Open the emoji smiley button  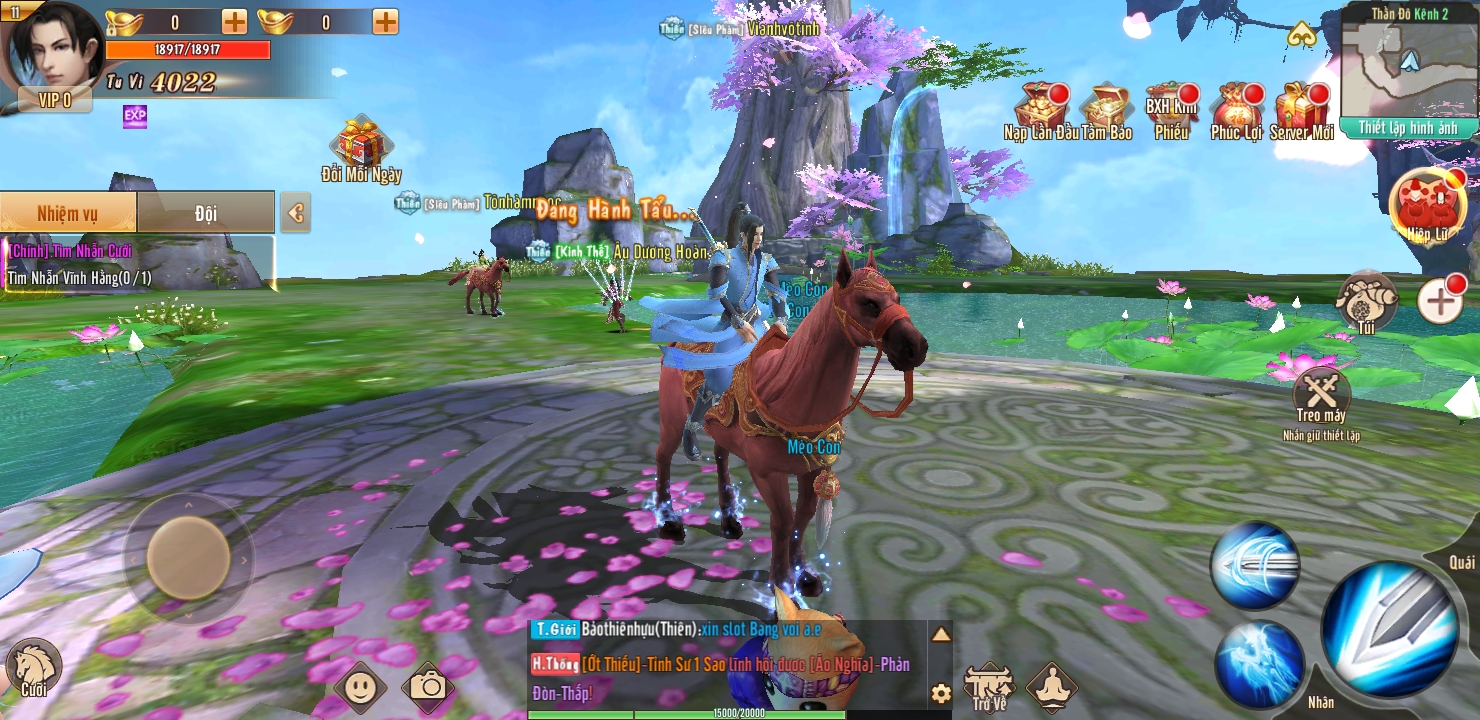[361, 685]
